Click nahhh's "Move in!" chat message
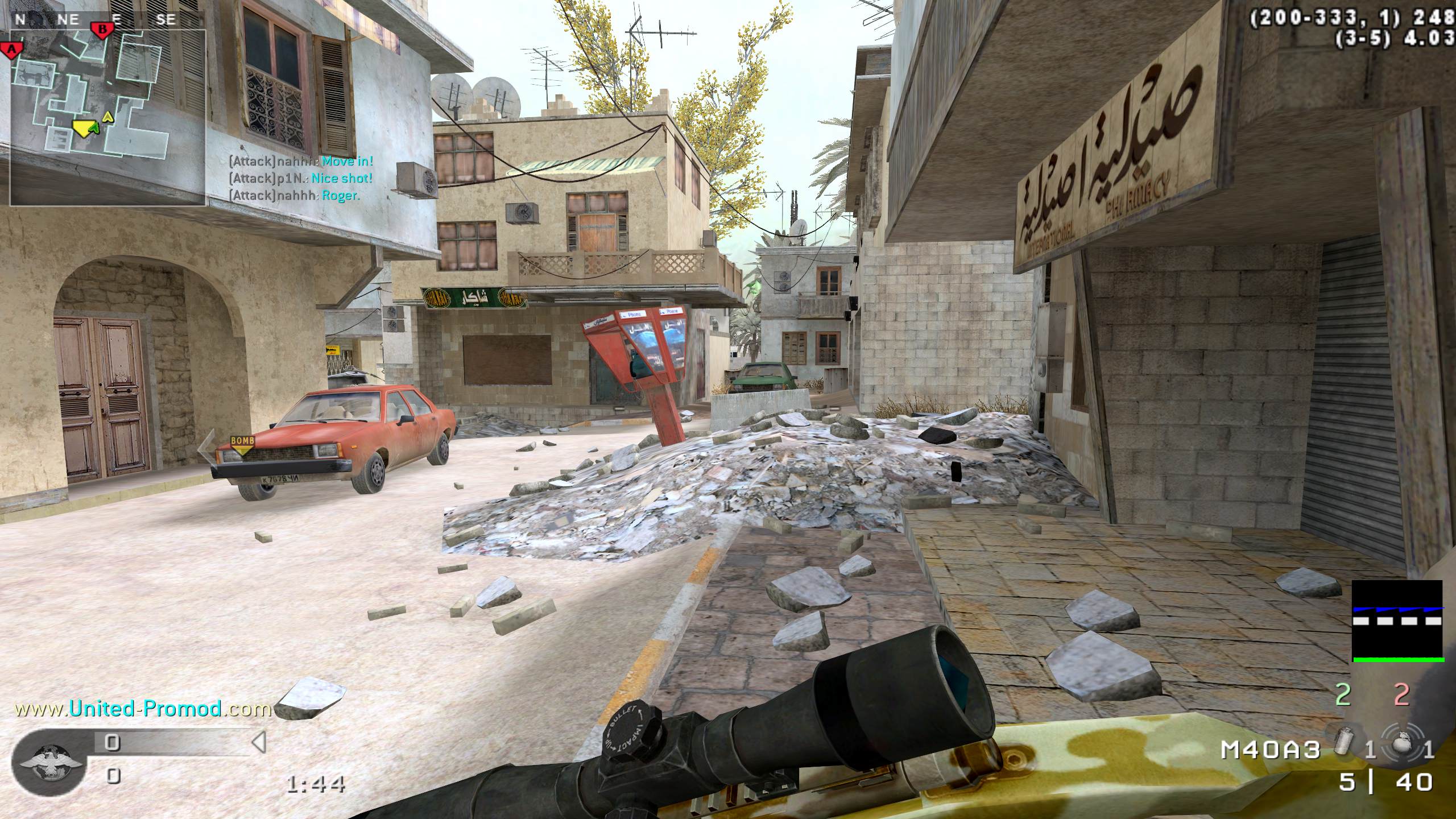Image resolution: width=1456 pixels, height=819 pixels. (x=301, y=161)
